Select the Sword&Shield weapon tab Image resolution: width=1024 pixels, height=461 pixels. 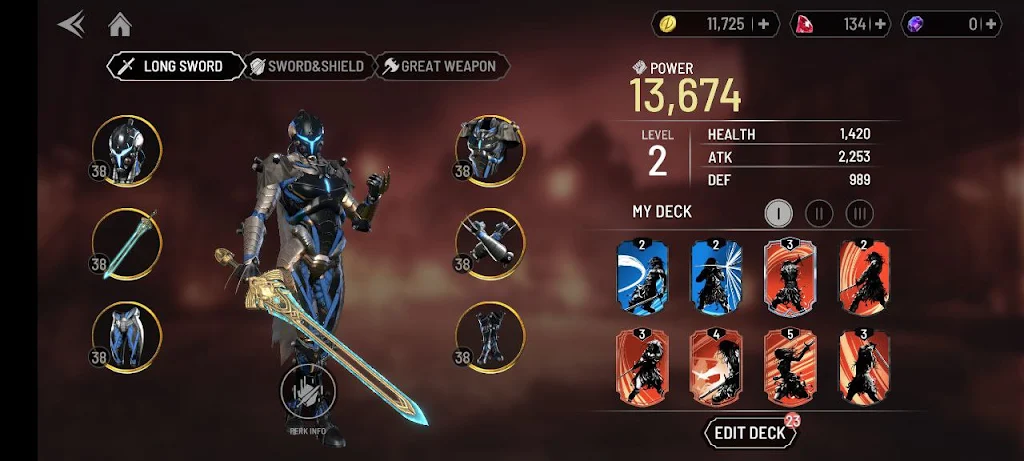pos(310,66)
